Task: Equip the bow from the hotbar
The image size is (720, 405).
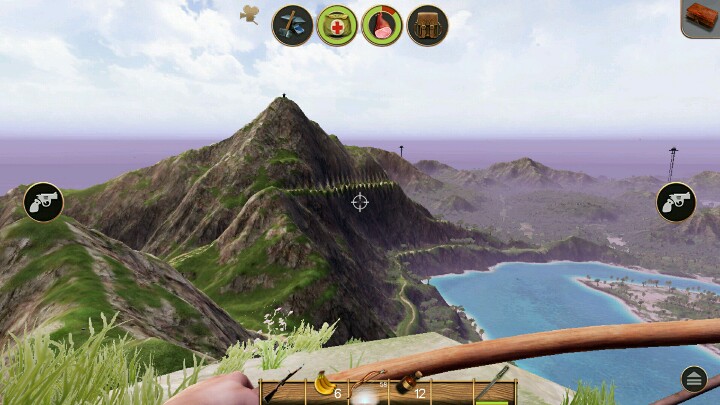Action: [366, 386]
